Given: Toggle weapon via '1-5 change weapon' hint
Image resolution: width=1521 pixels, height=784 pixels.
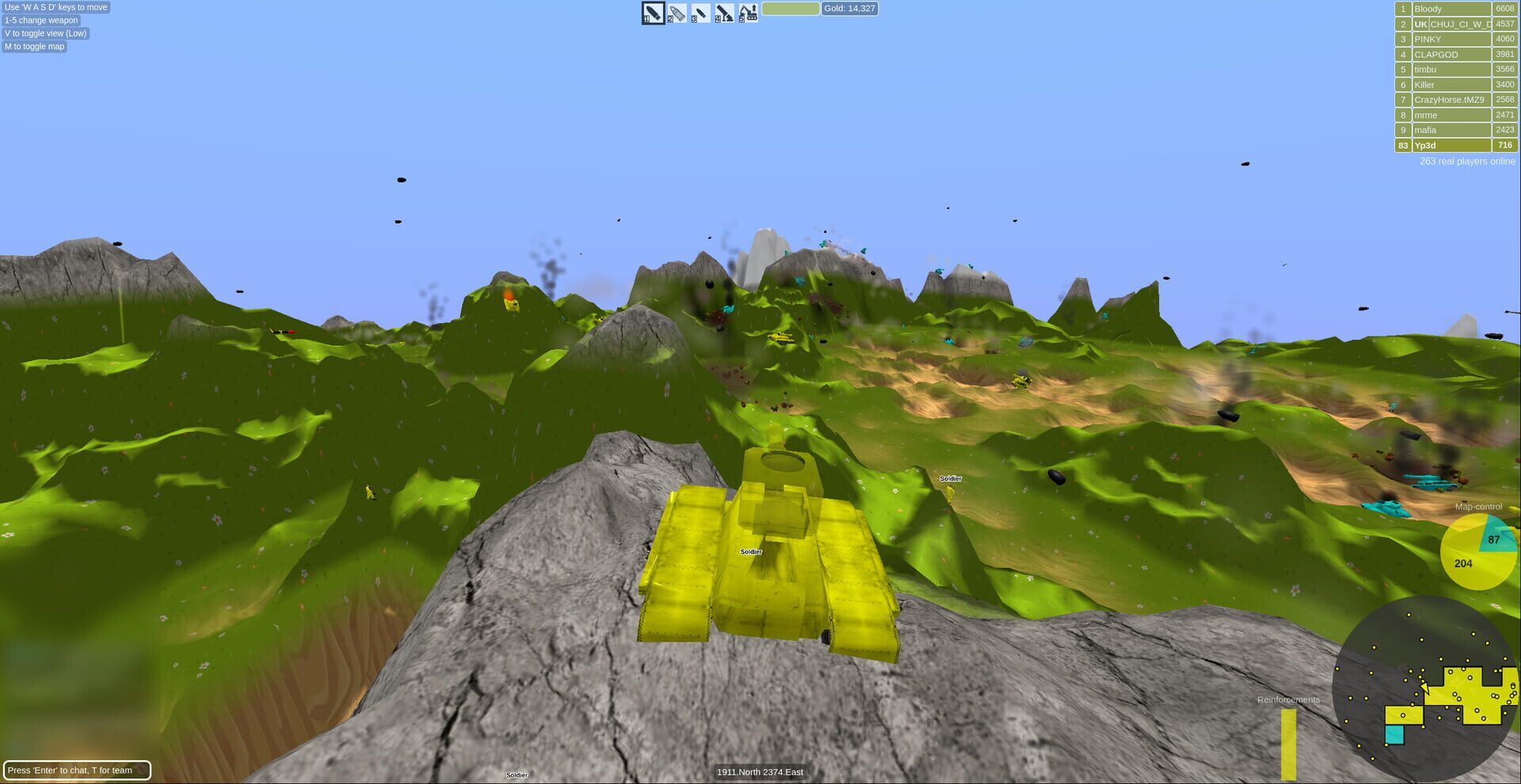Looking at the screenshot, I should pyautogui.click(x=40, y=20).
